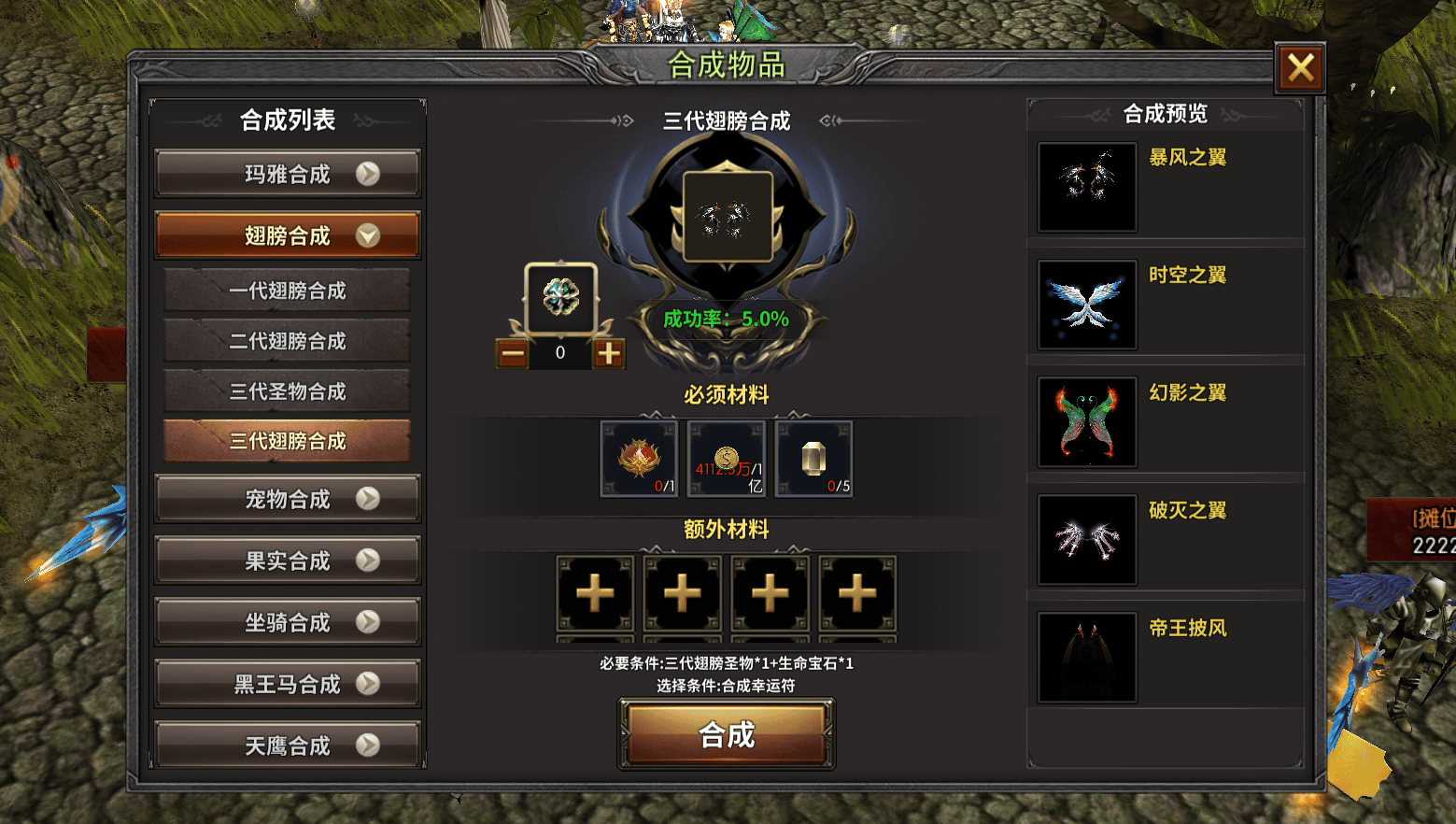The width and height of the screenshot is (1456, 824).
Task: Choose the 三代圣物合成 entry
Action: coord(288,391)
